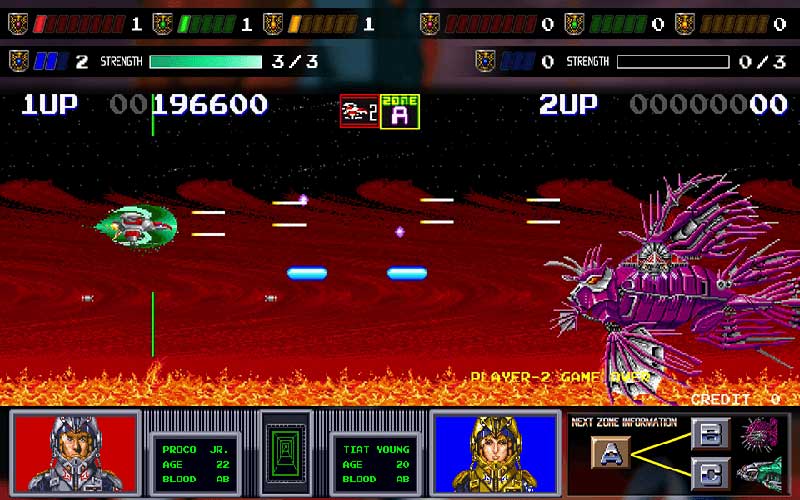
Task: Select Tiat Young's pilot portrait
Action: point(495,452)
